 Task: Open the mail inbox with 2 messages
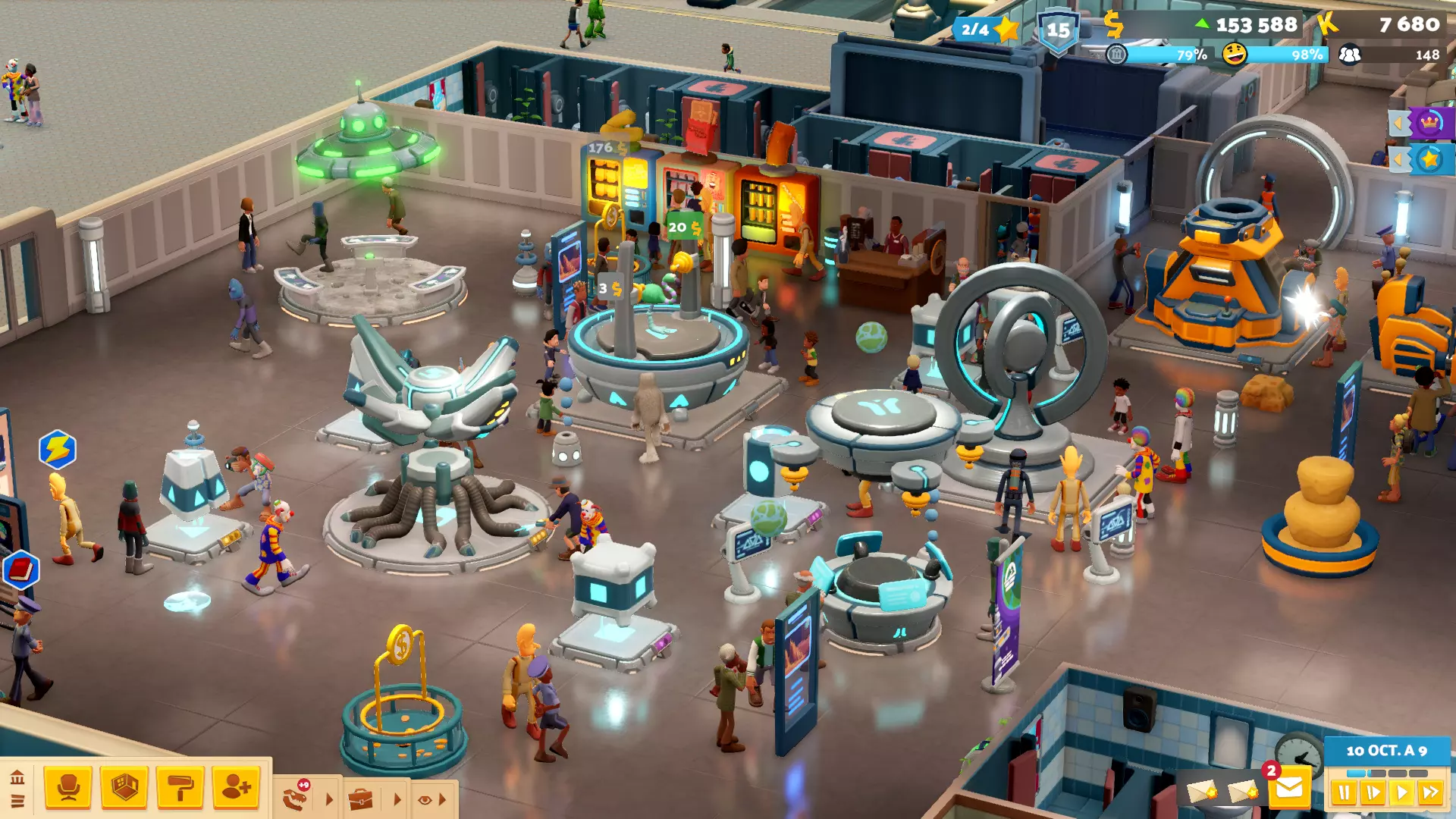coord(1288,789)
